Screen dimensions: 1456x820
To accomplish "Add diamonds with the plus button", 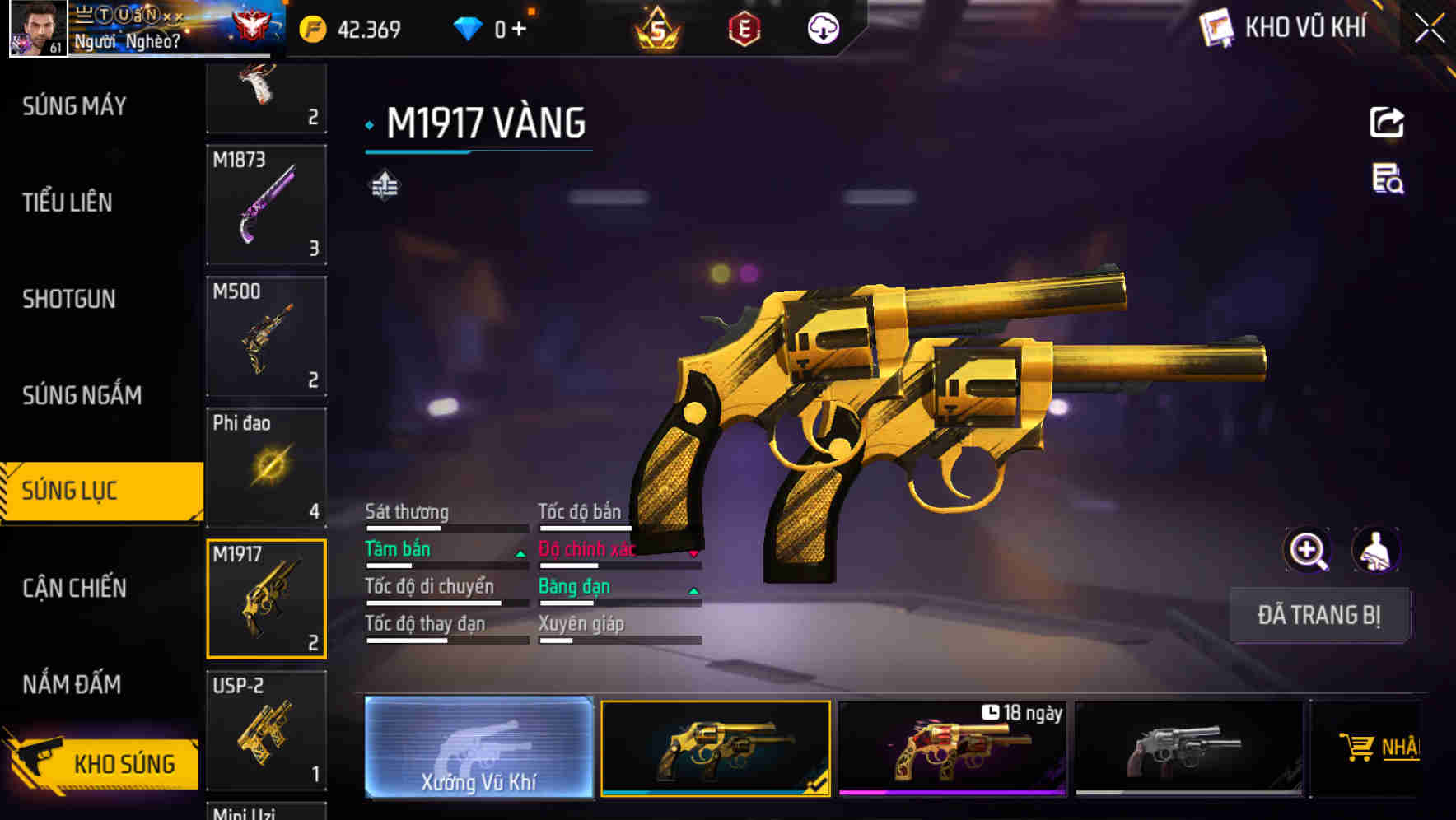I will pyautogui.click(x=519, y=30).
